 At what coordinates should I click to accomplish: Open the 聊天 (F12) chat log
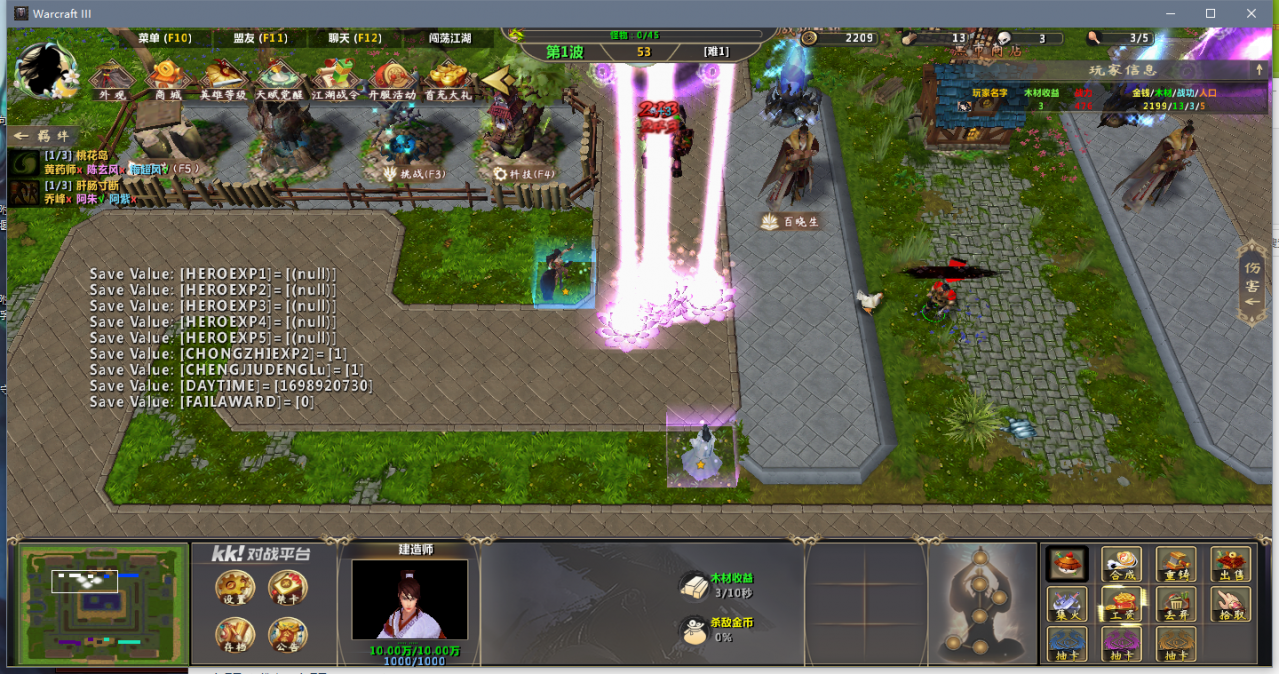coord(355,38)
